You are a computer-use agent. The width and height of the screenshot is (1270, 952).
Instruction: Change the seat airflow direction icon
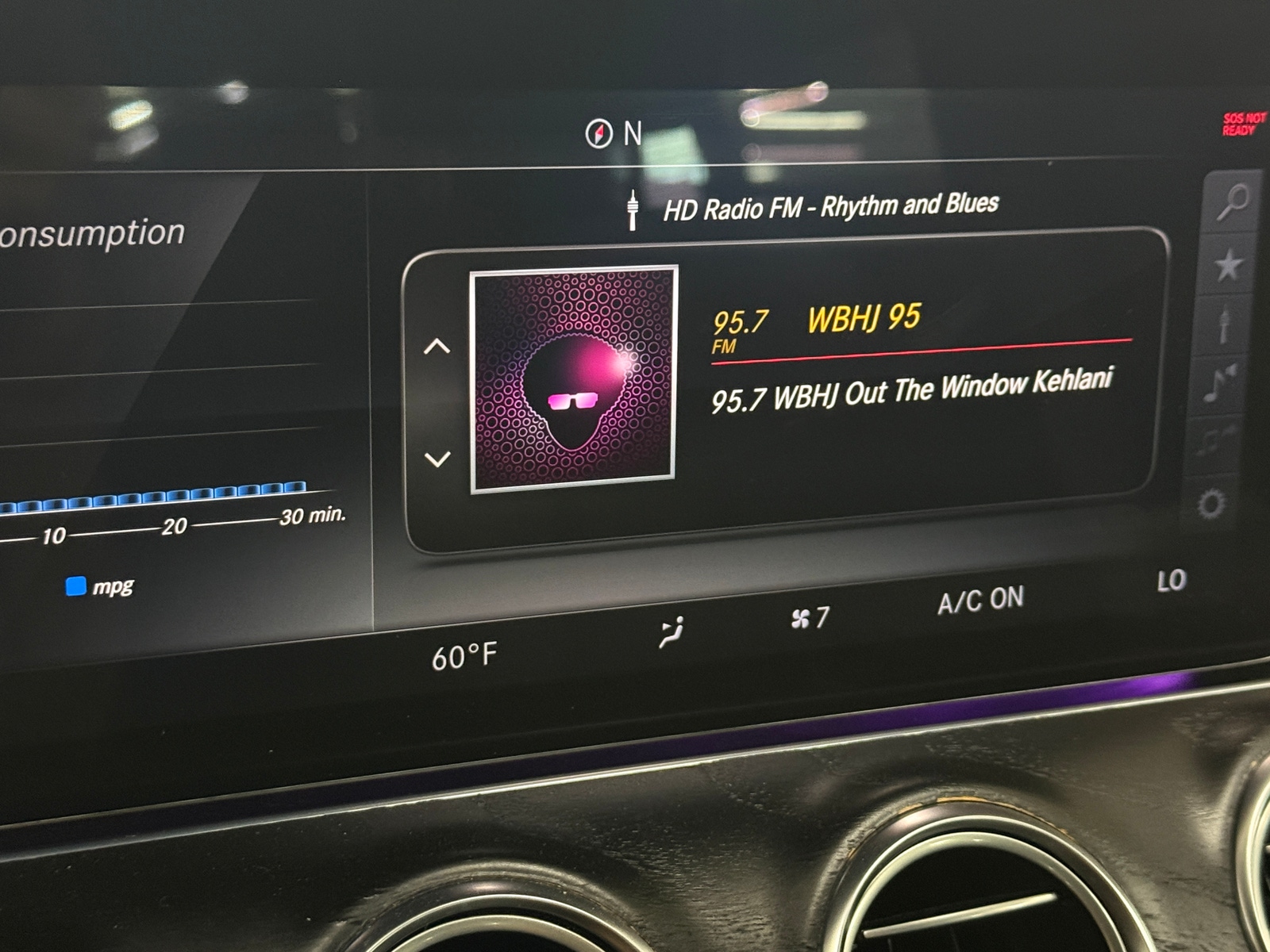point(672,632)
